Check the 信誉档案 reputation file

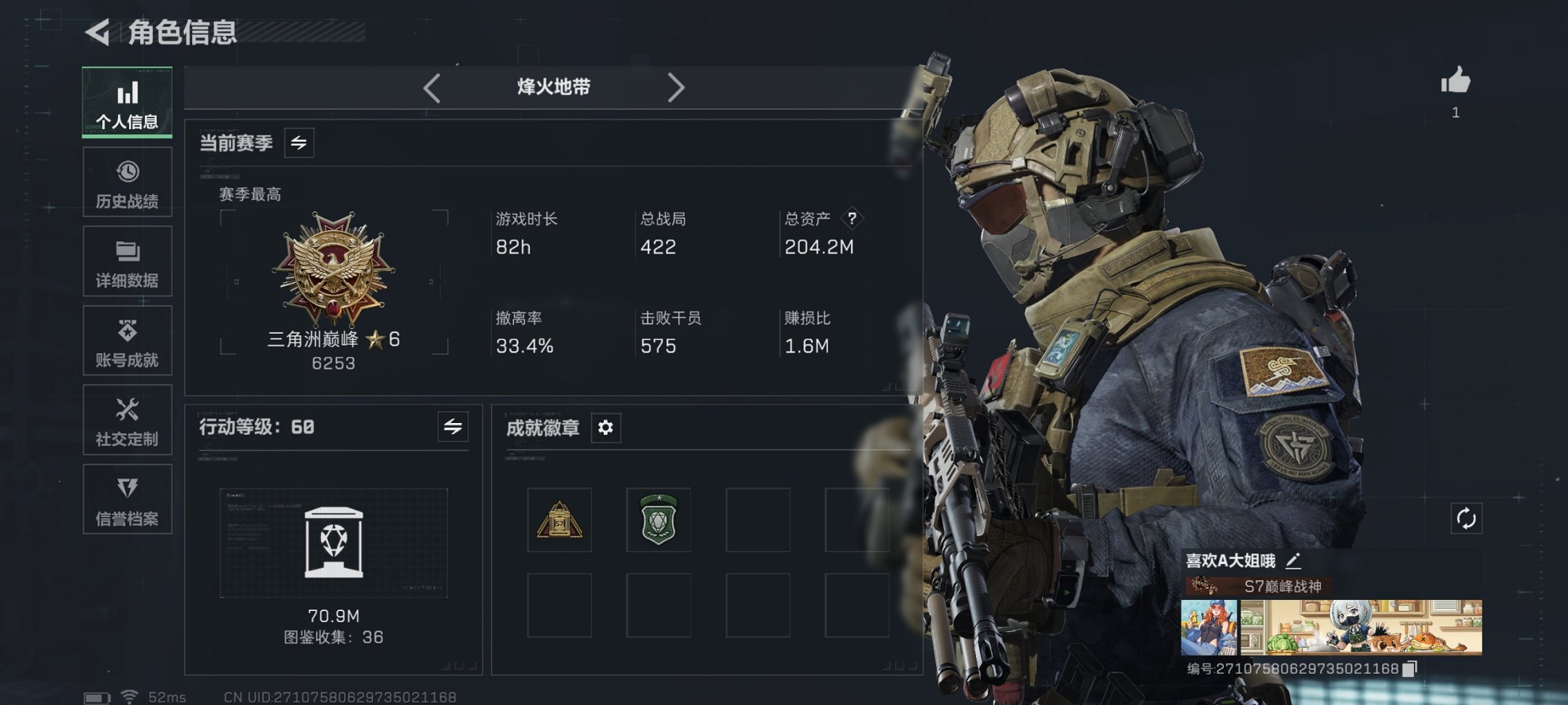pyautogui.click(x=127, y=499)
